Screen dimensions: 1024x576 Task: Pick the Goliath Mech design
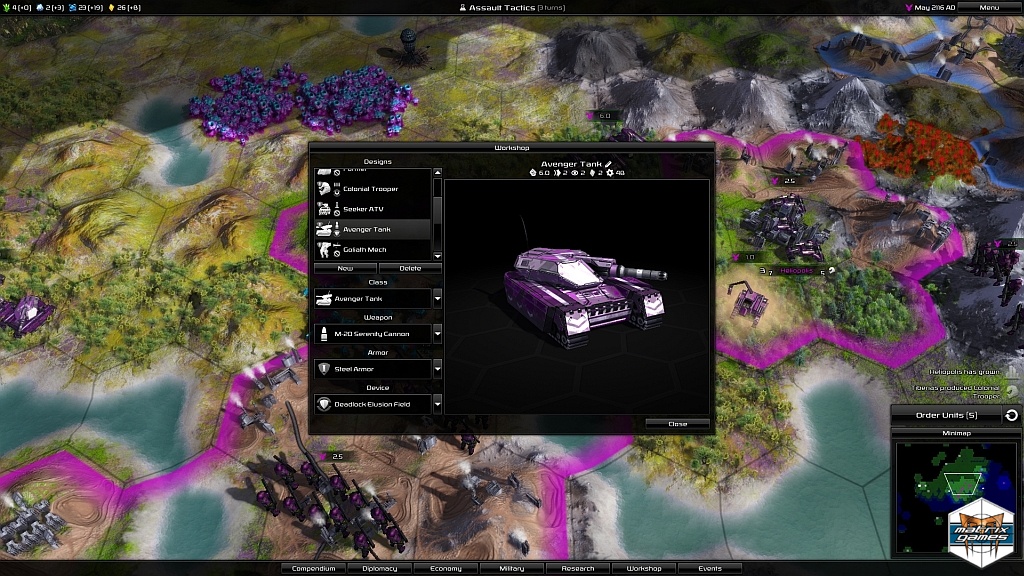pos(370,250)
